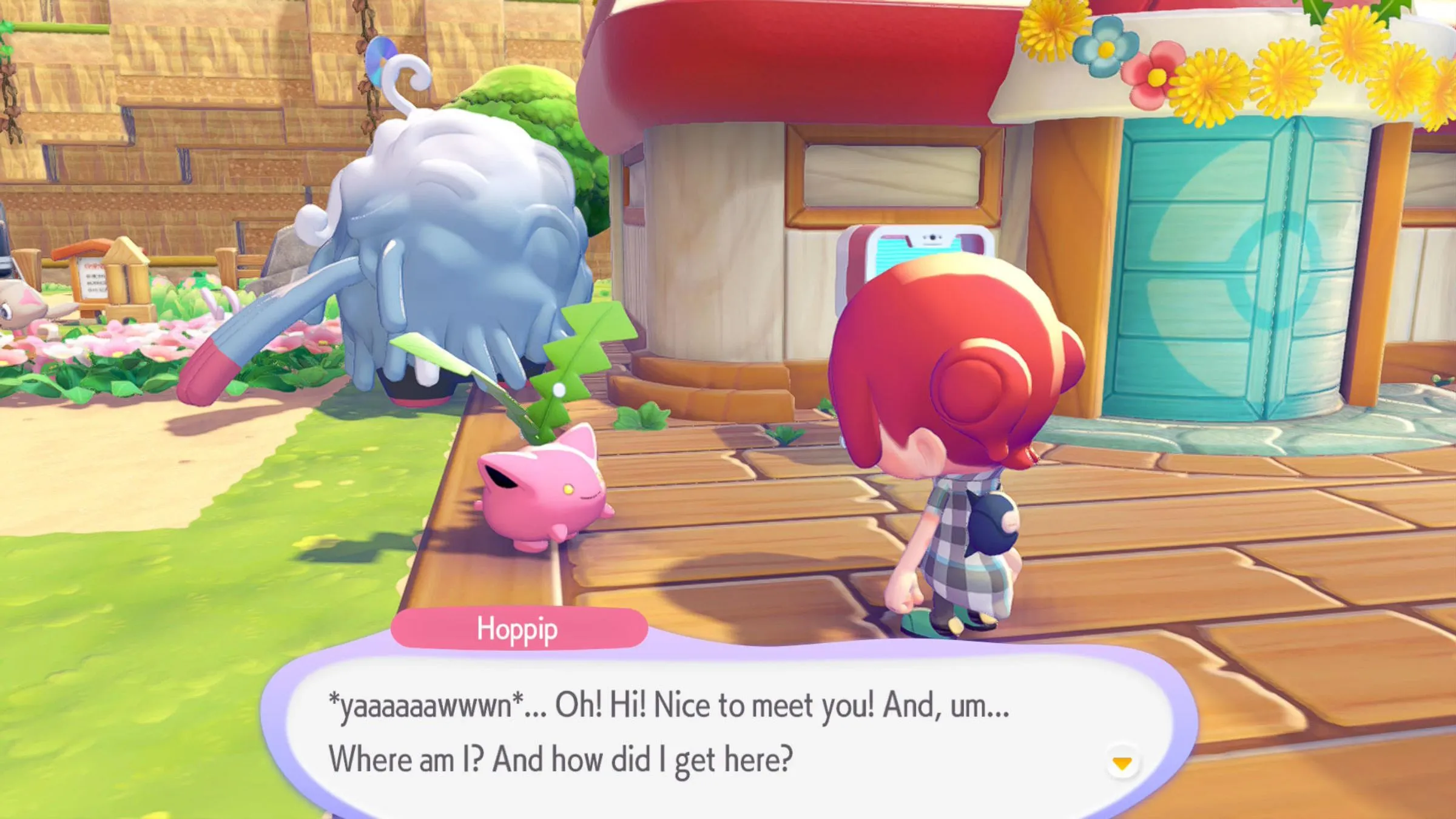
Task: Advance dialogue with the orange arrow
Action: point(1122,763)
